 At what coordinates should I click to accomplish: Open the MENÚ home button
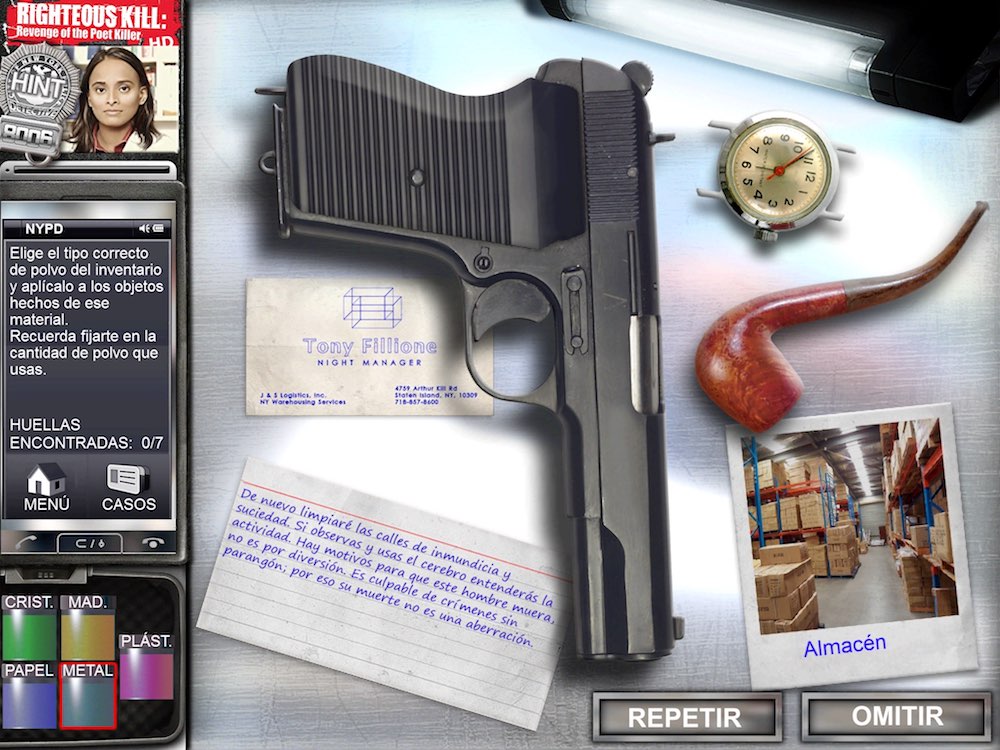(x=46, y=487)
